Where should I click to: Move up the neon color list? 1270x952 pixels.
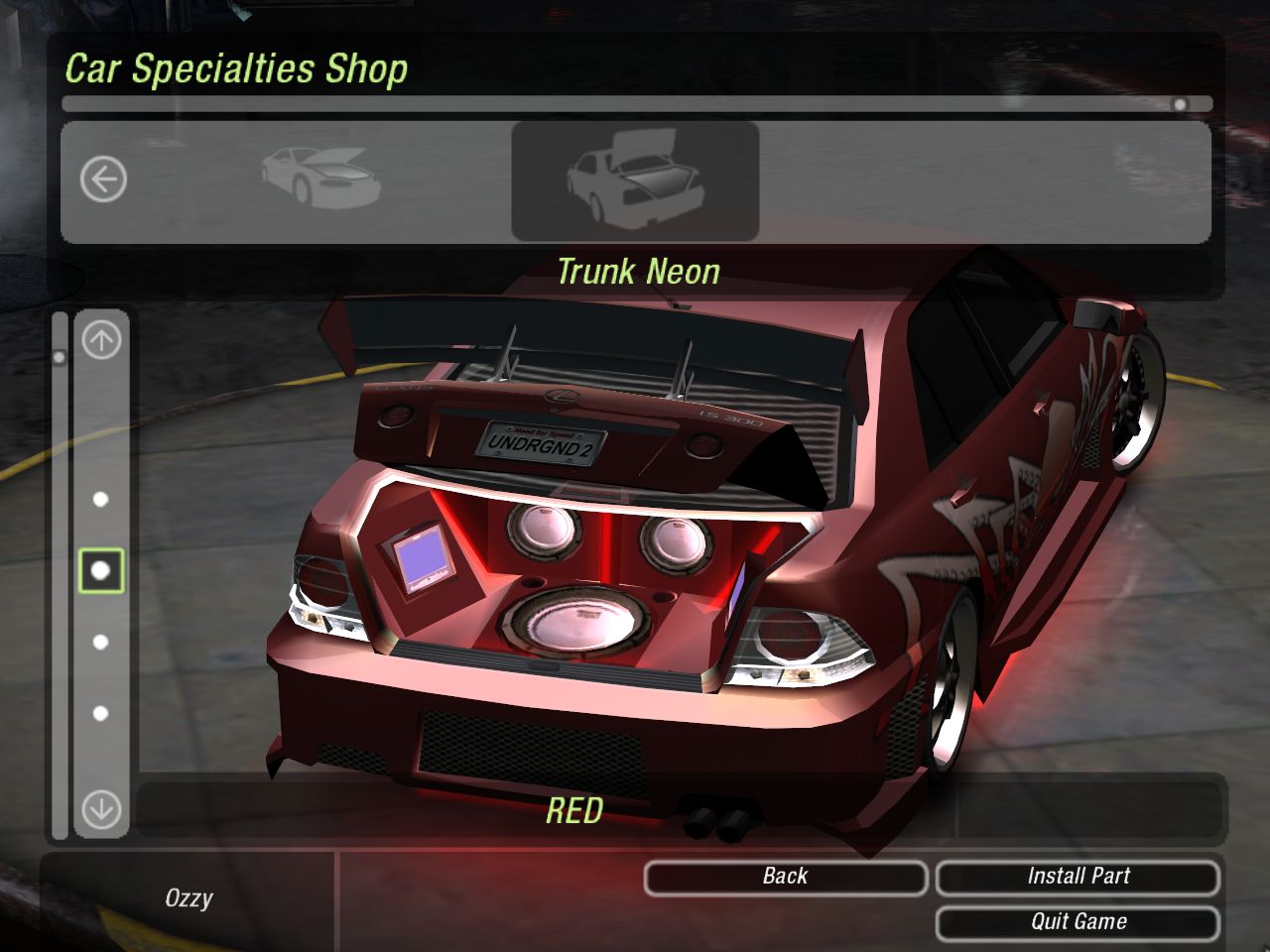pyautogui.click(x=100, y=341)
